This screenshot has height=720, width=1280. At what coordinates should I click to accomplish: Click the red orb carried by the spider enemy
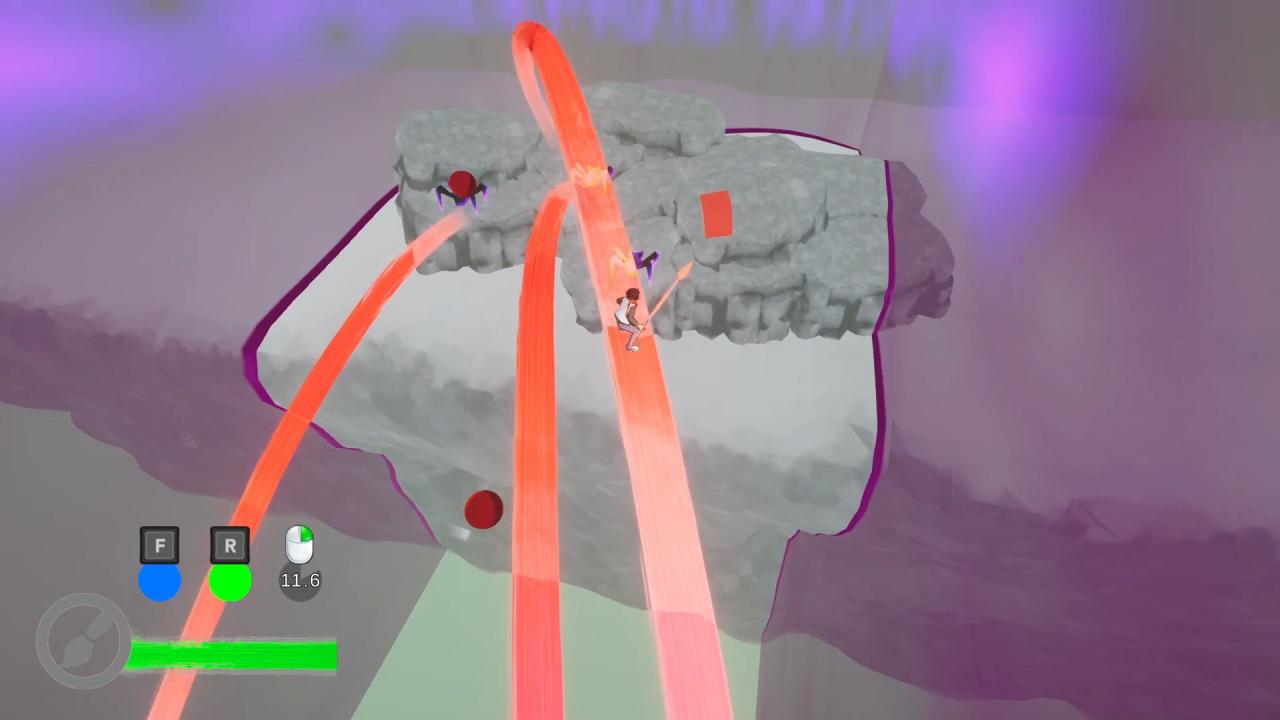pyautogui.click(x=462, y=182)
